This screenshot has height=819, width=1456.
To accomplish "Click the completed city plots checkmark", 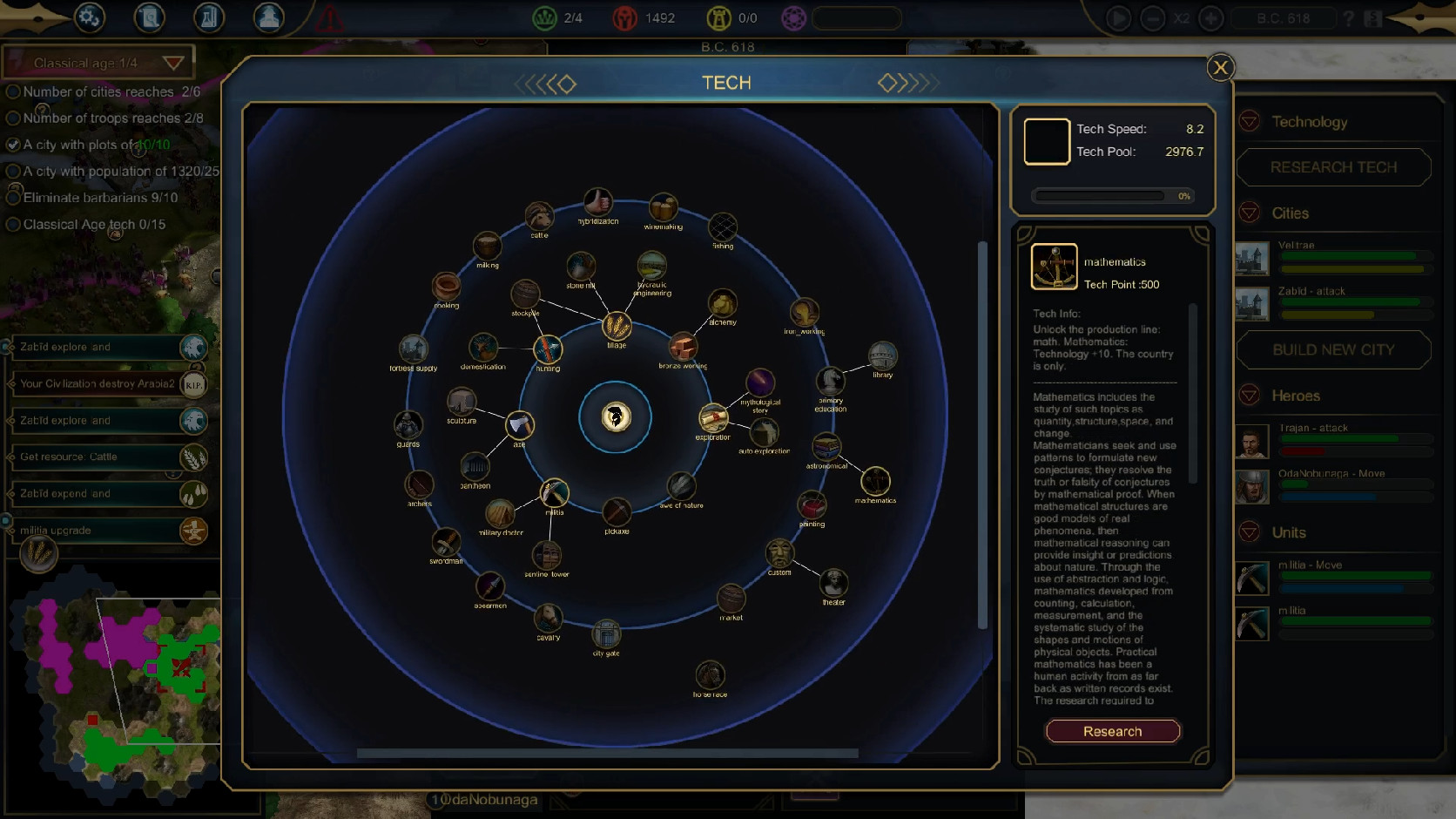I will (12, 145).
